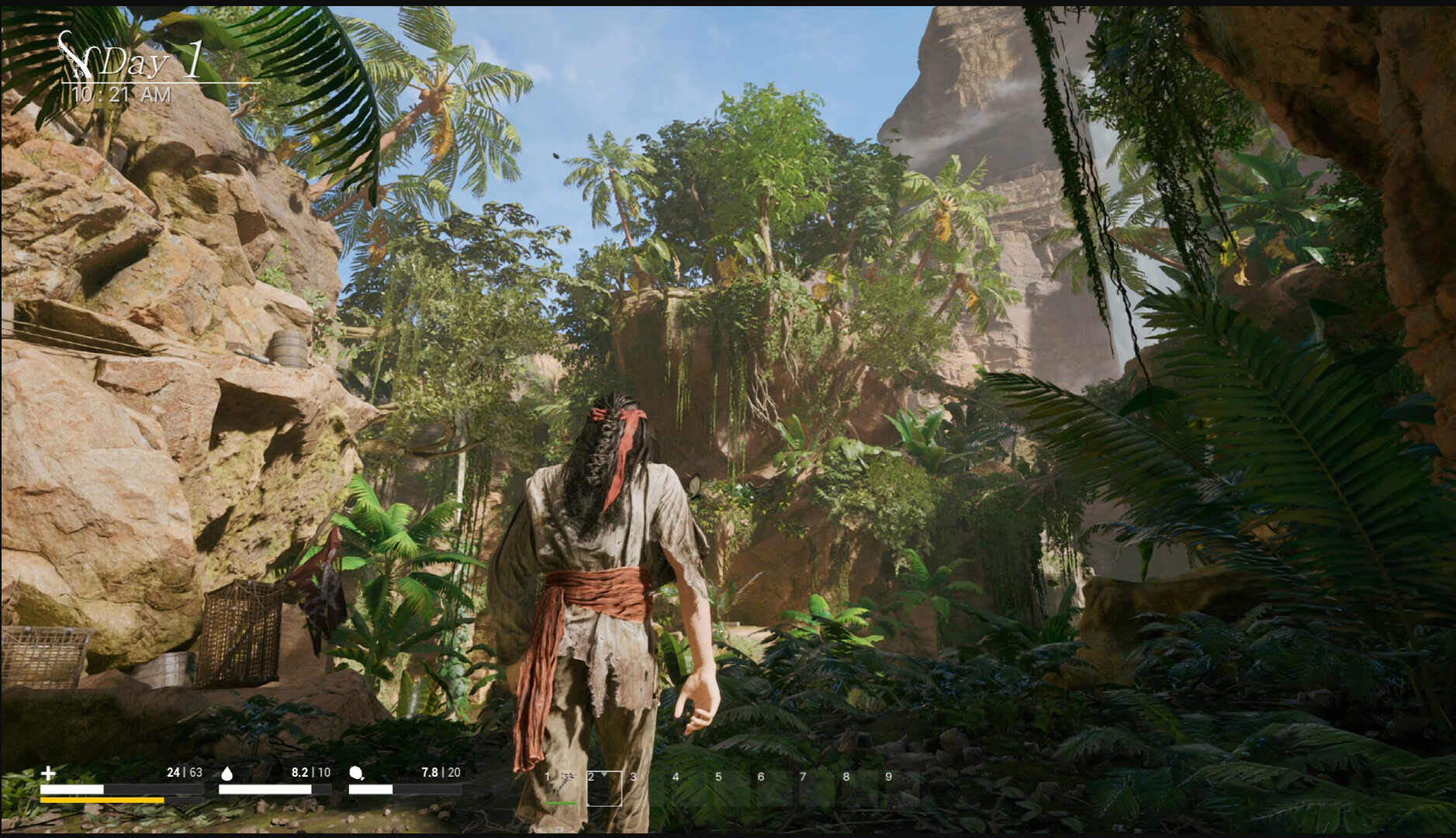Click the drumstick hunger icon

357,773
